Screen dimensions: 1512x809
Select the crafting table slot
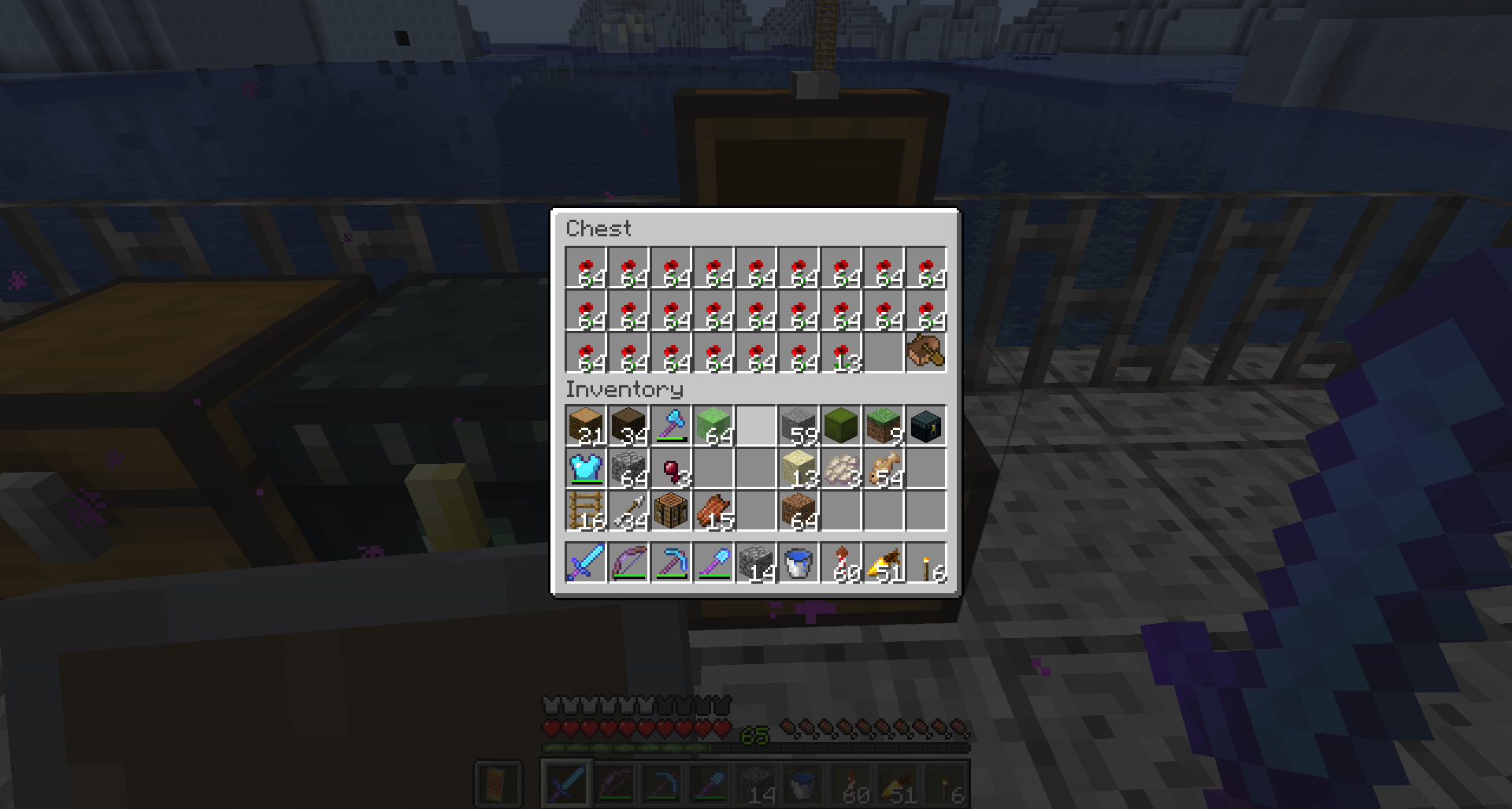(x=671, y=511)
